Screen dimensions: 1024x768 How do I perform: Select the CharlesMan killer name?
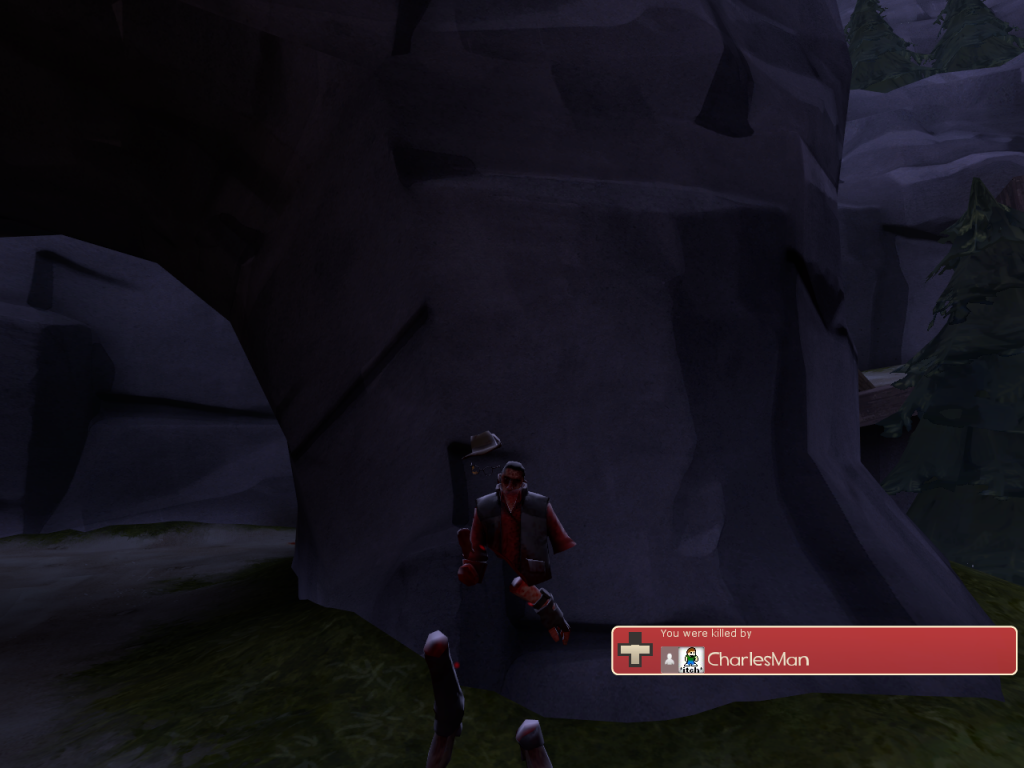click(758, 659)
